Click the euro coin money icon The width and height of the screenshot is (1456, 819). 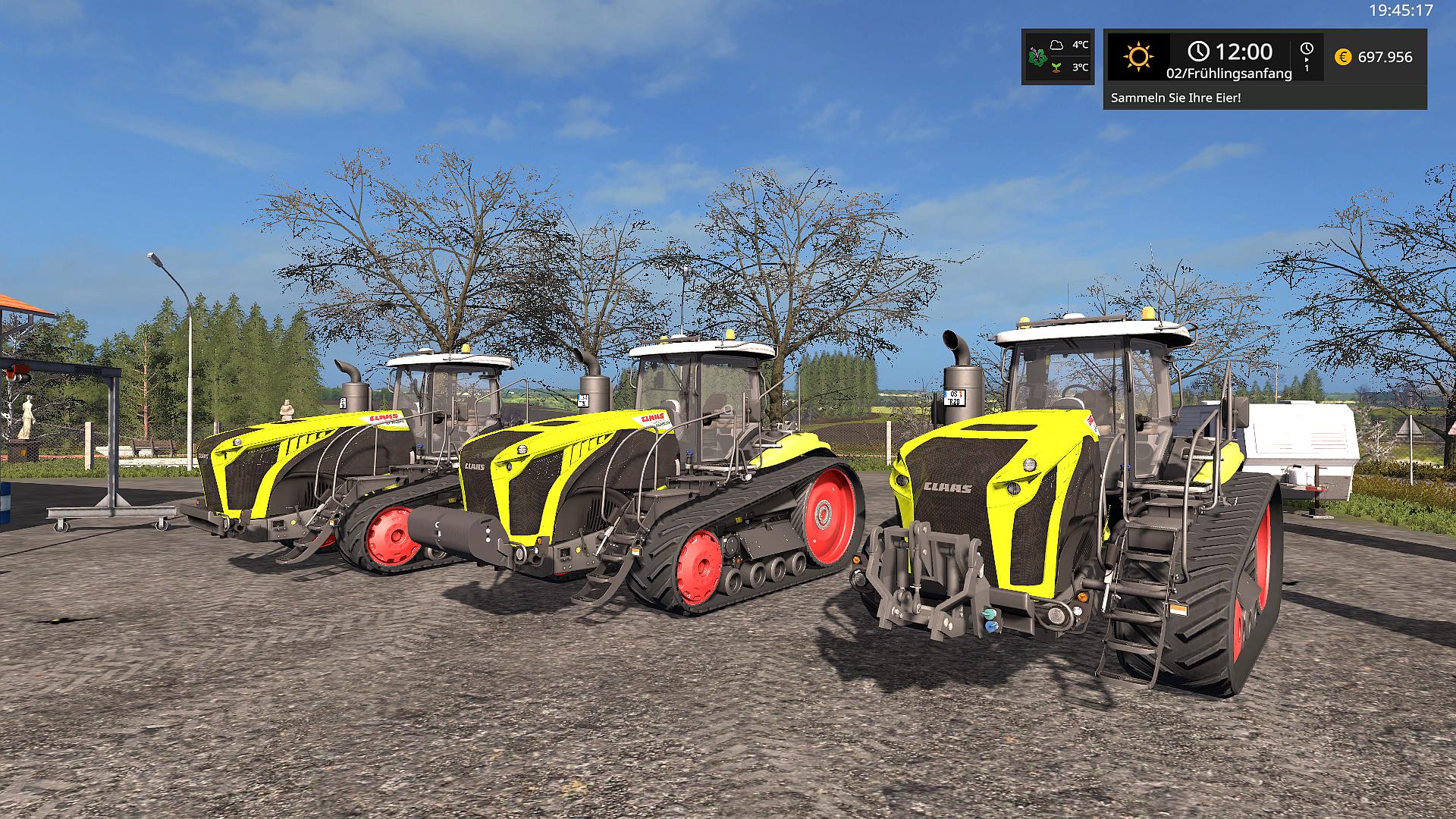click(x=1343, y=57)
